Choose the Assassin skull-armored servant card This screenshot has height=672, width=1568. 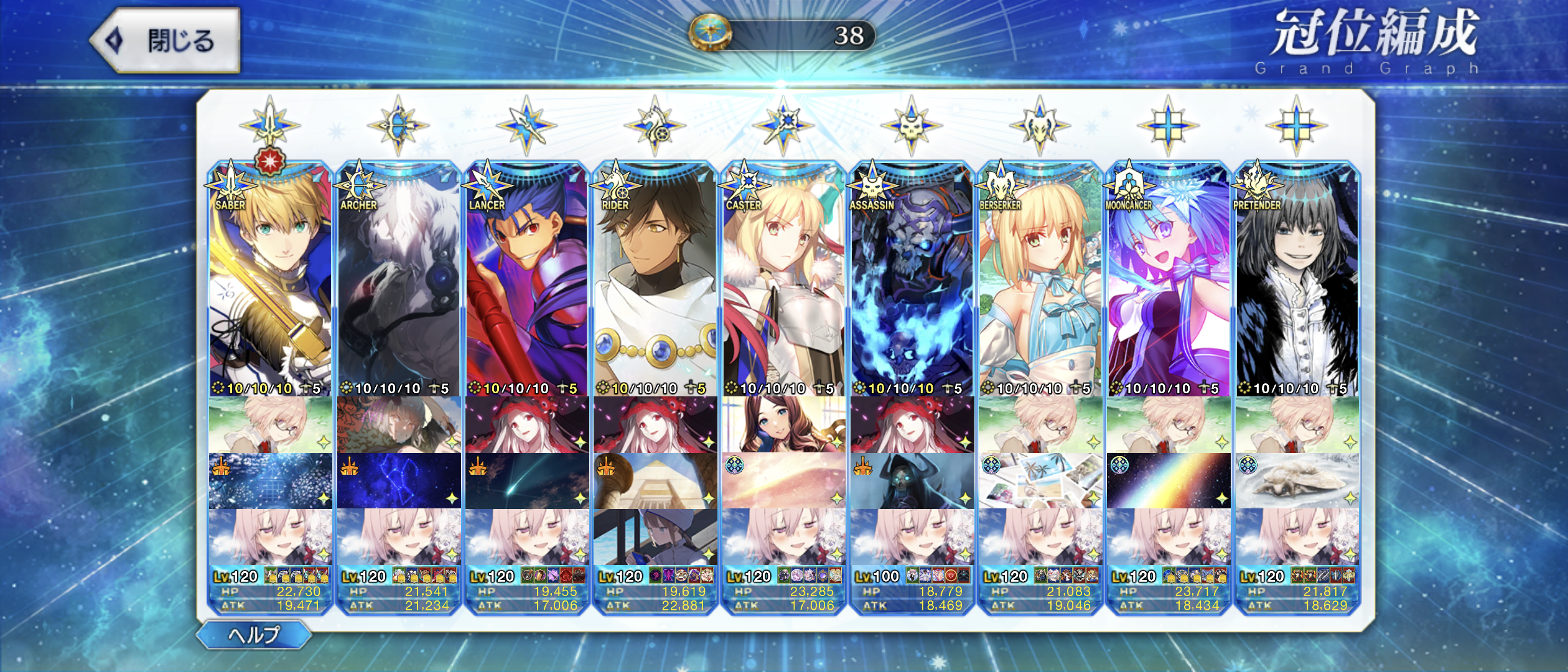pyautogui.click(x=912, y=280)
